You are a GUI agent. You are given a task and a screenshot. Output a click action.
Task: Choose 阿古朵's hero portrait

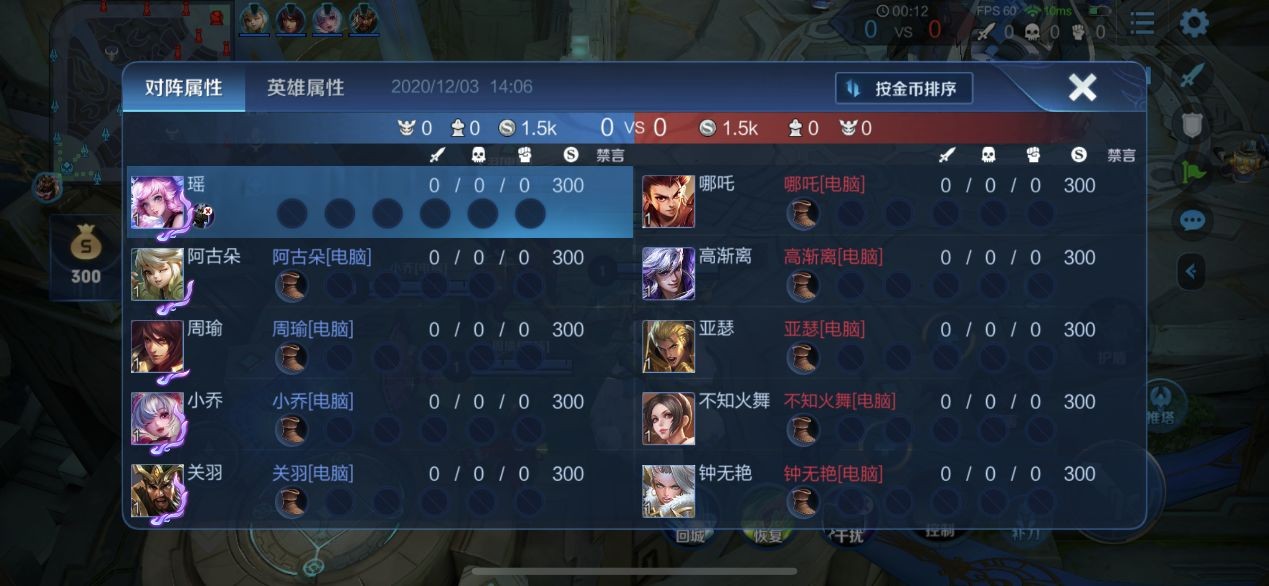click(x=158, y=274)
